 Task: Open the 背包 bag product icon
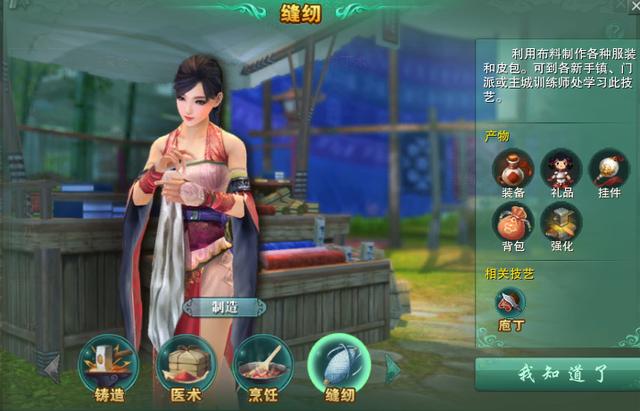point(513,223)
